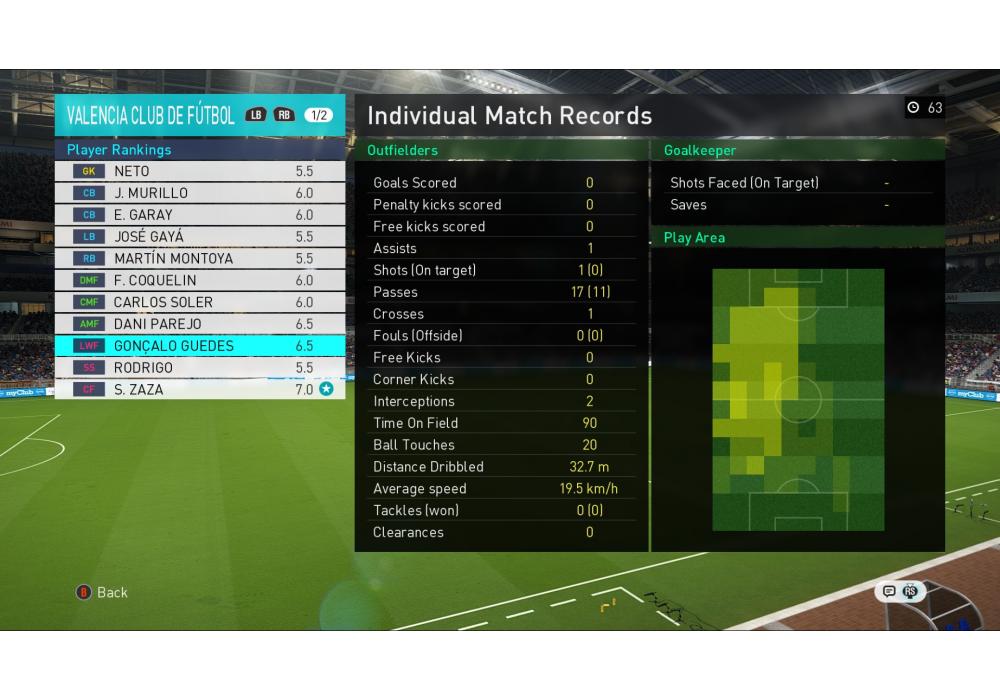Screen dimensions: 1000x700
Task: Open the chat bubble icon
Action: [888, 591]
